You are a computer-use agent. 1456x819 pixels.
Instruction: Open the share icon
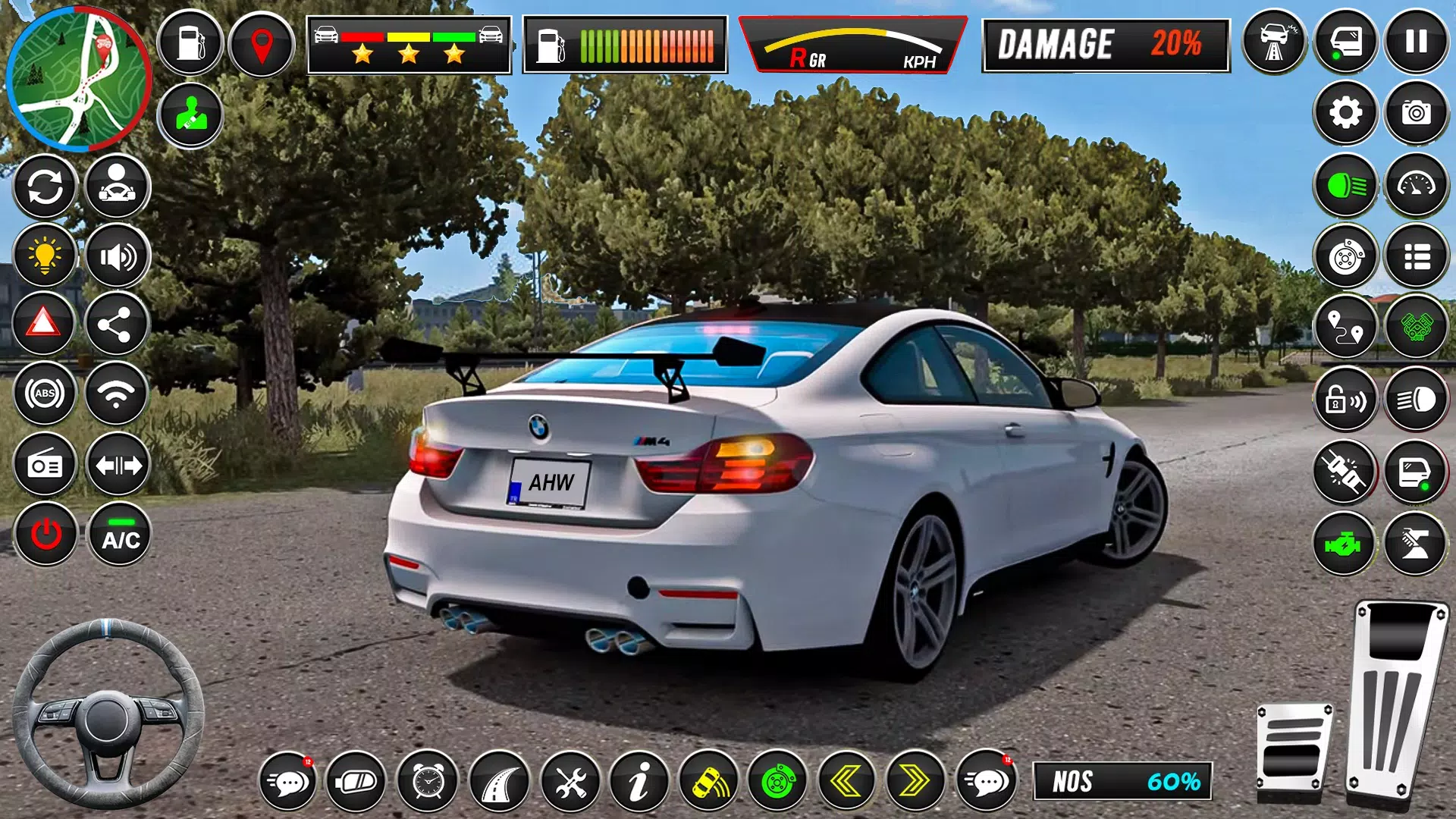click(x=116, y=325)
